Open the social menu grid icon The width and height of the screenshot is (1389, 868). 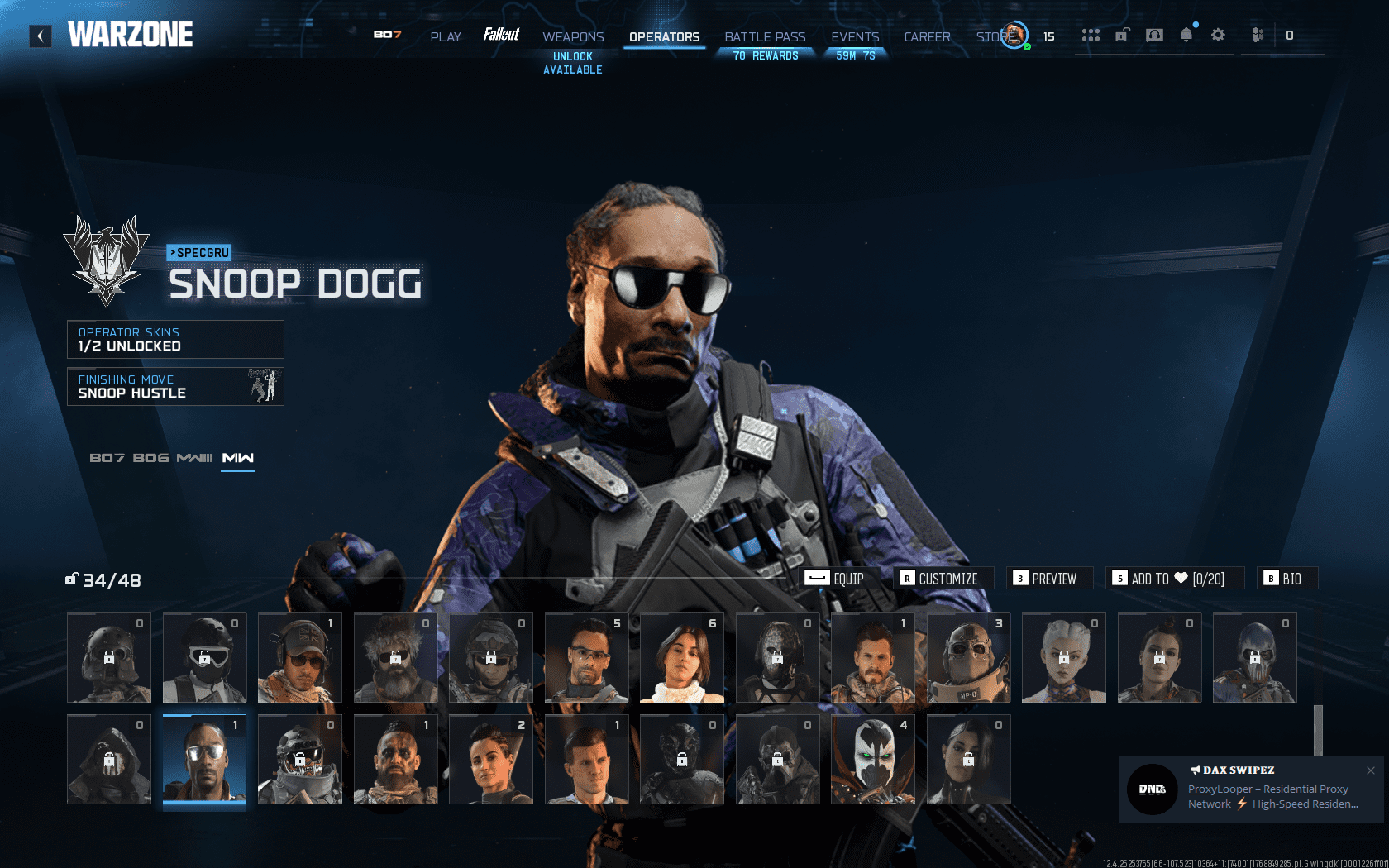[x=1091, y=36]
